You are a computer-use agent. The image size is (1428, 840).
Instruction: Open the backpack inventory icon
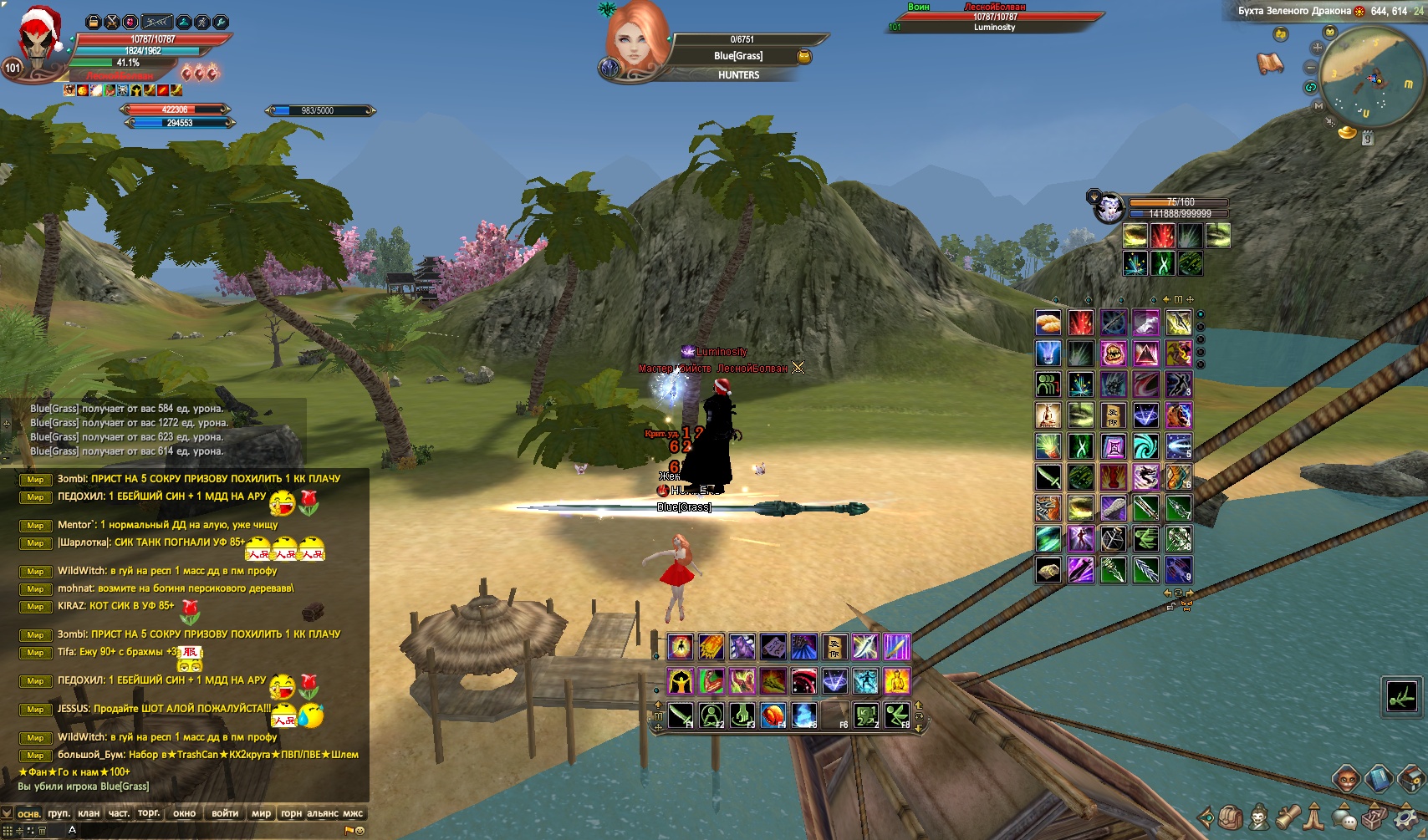point(1230,817)
